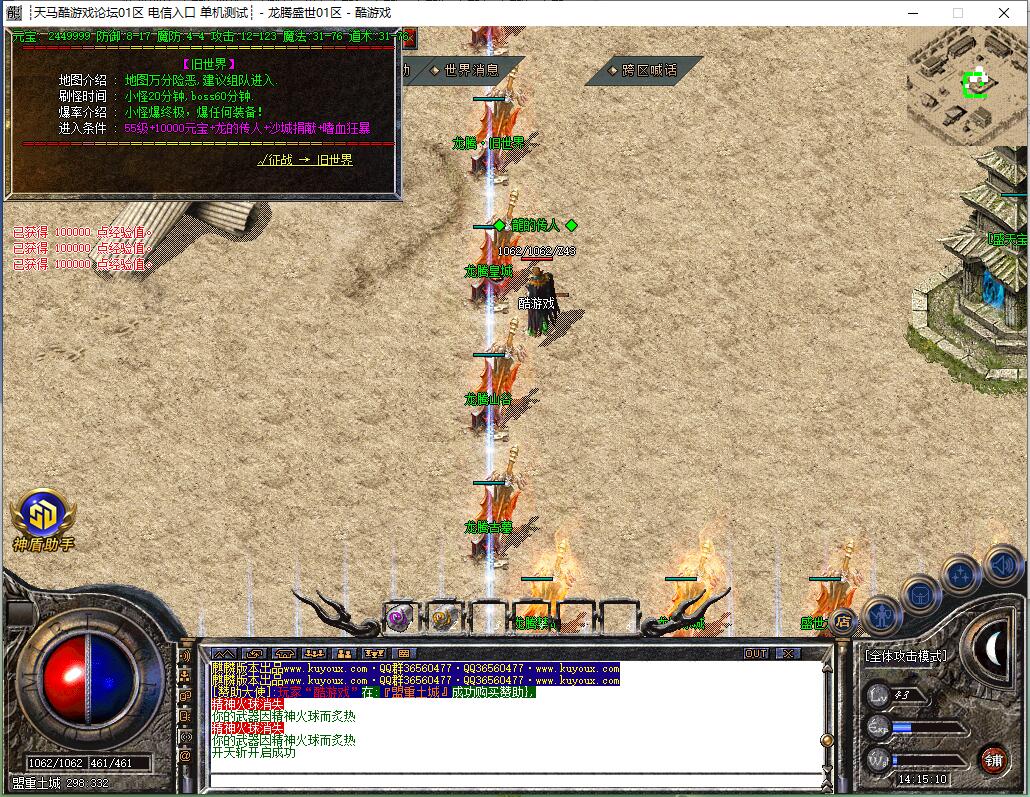Click the 征战 → 旧世界 link
Viewport: 1030px width, 797px height.
tap(305, 160)
